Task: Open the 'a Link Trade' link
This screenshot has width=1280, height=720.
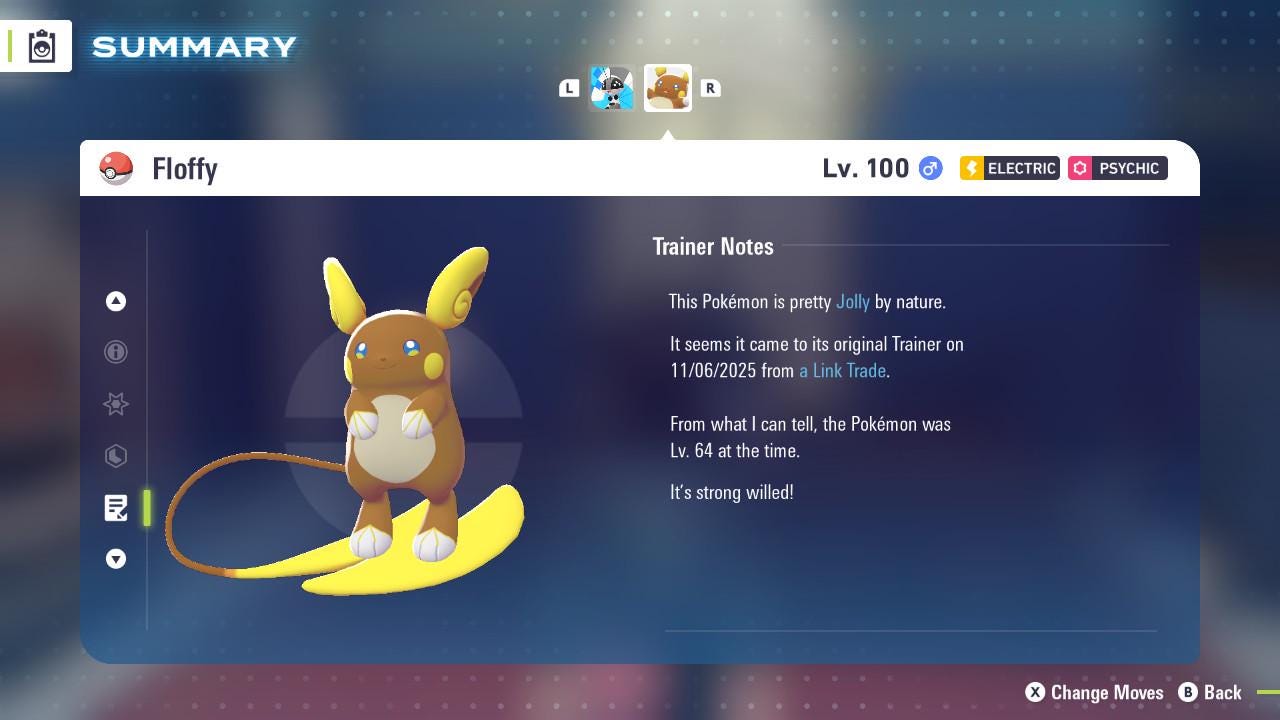Action: click(x=840, y=370)
